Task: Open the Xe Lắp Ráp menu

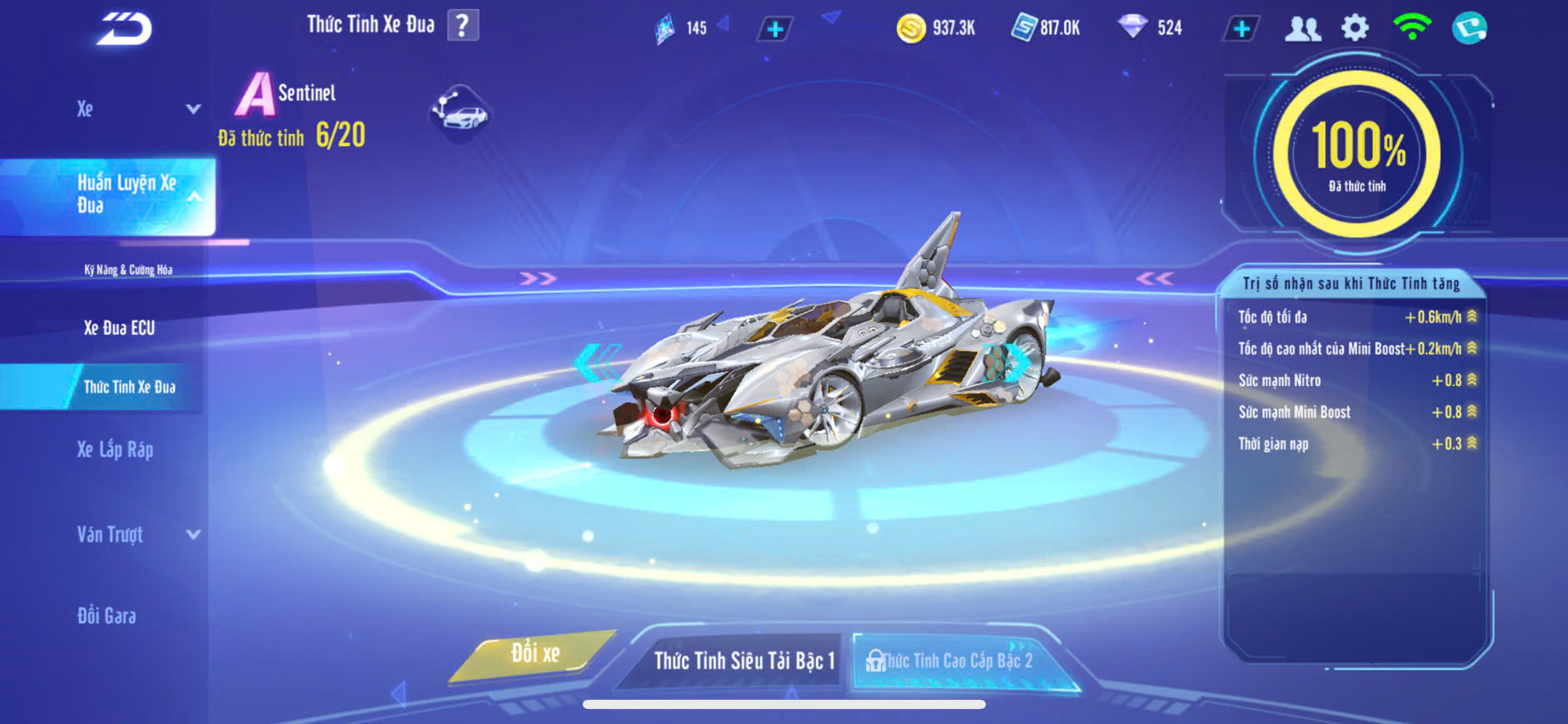Action: tap(115, 449)
